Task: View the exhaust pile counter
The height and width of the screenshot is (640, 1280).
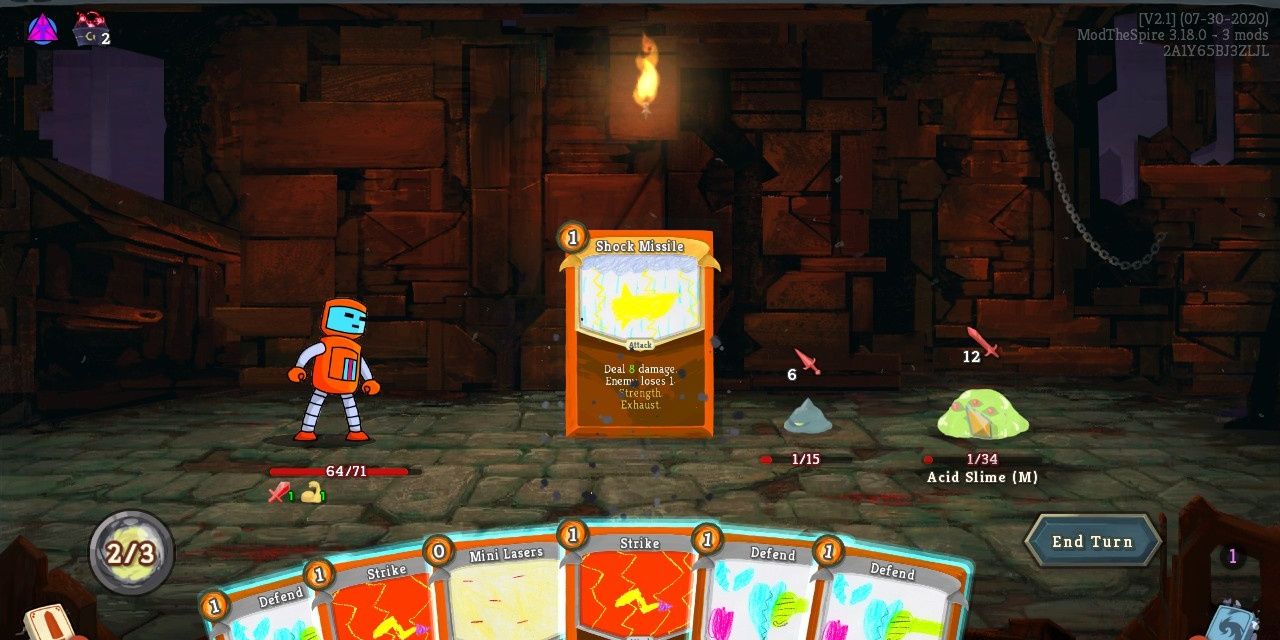Action: 1233,557
